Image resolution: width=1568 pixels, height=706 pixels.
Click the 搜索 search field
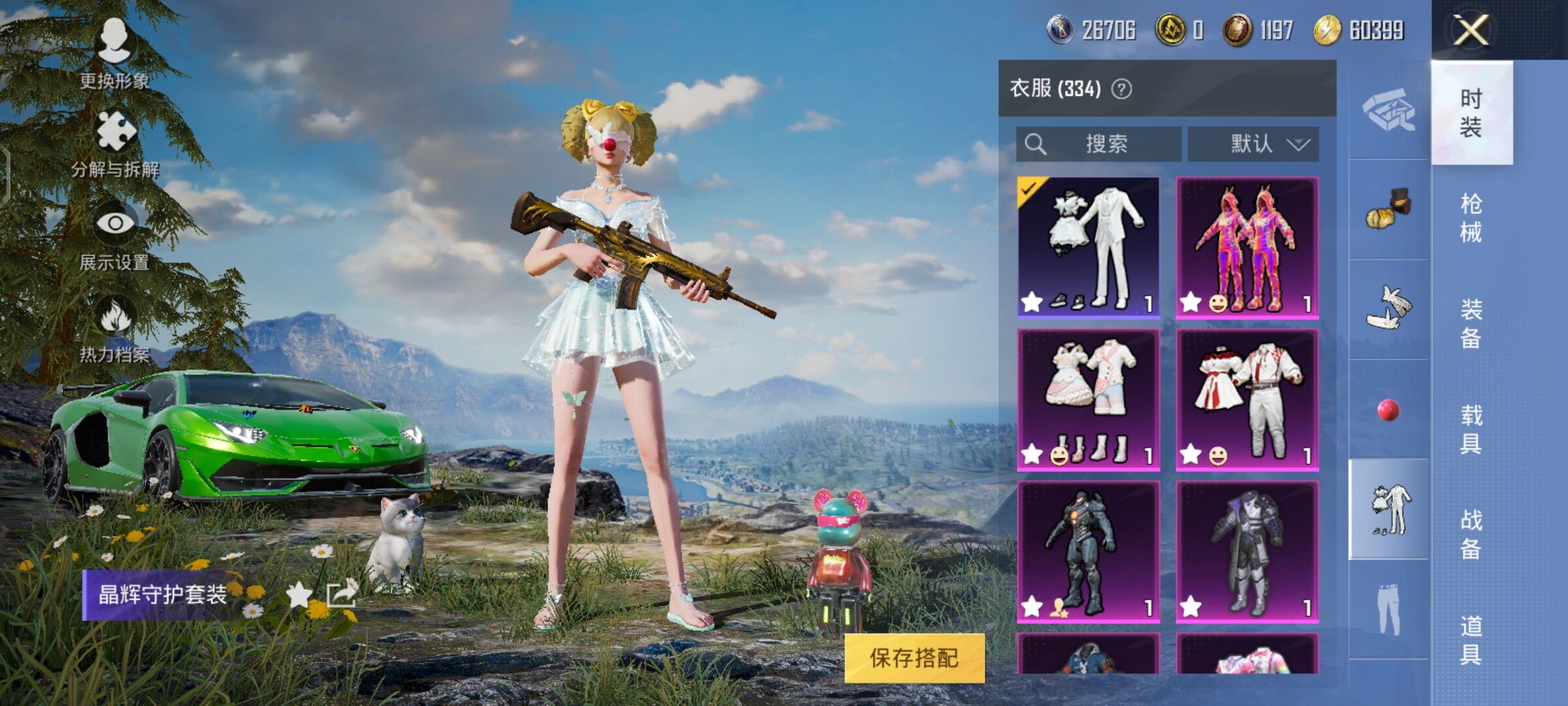point(1098,144)
